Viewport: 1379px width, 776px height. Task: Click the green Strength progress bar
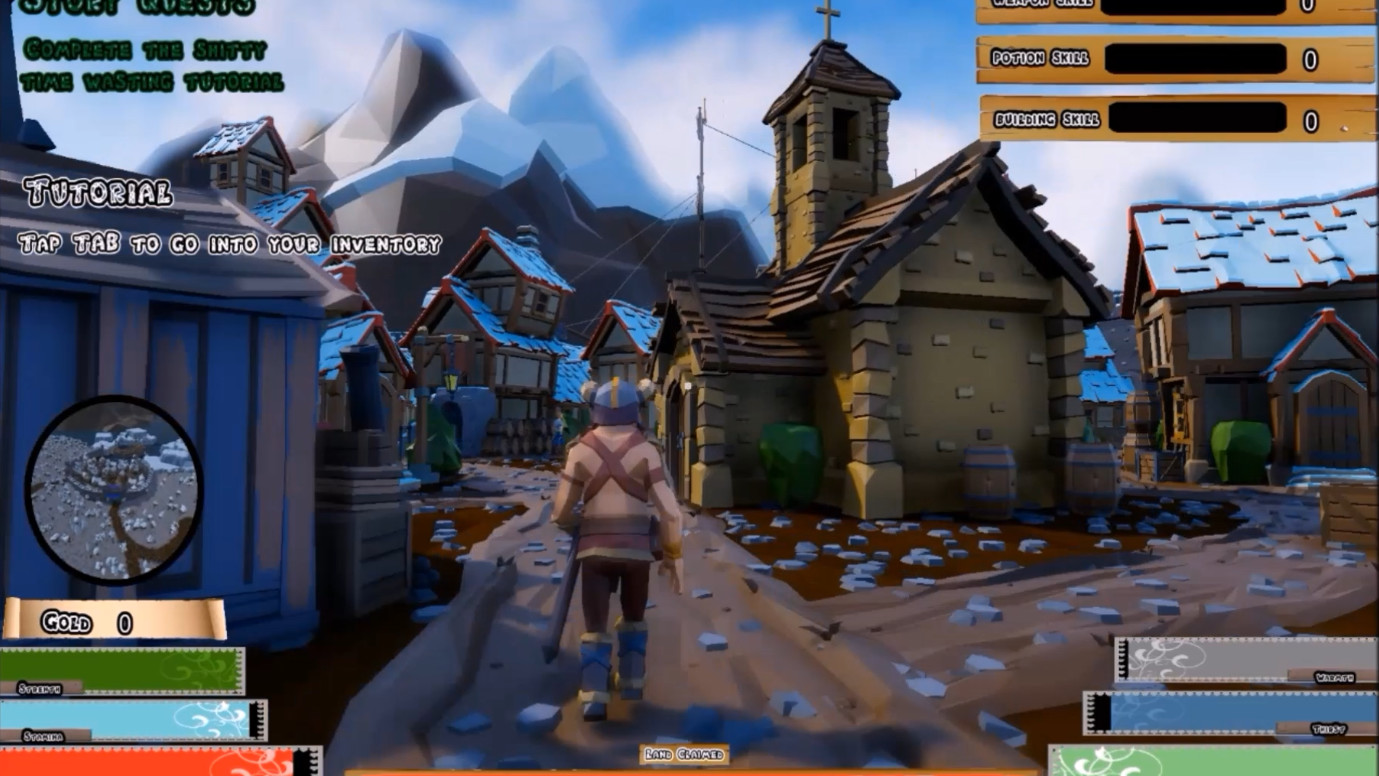click(x=120, y=665)
